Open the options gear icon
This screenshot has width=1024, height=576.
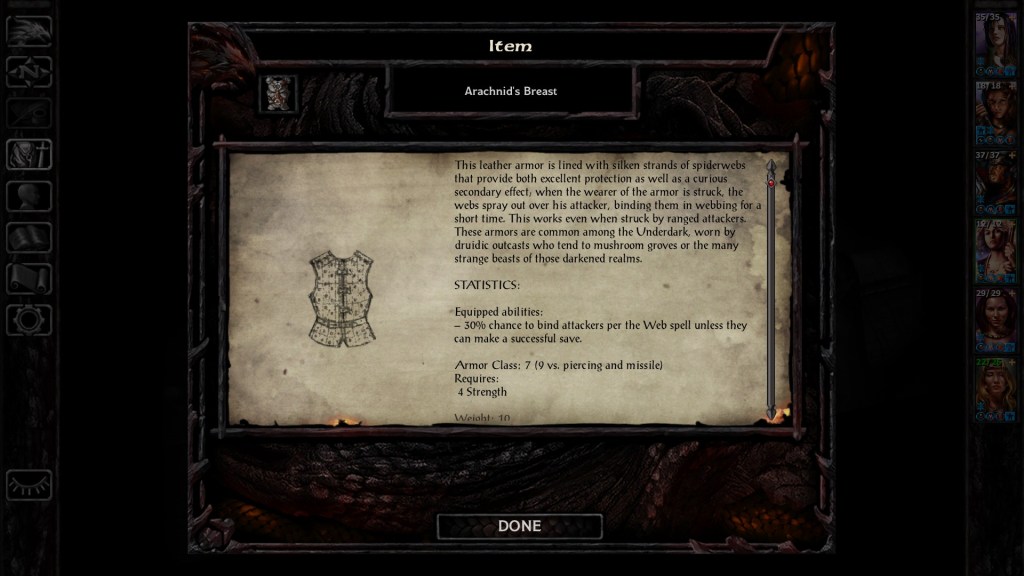click(x=29, y=320)
